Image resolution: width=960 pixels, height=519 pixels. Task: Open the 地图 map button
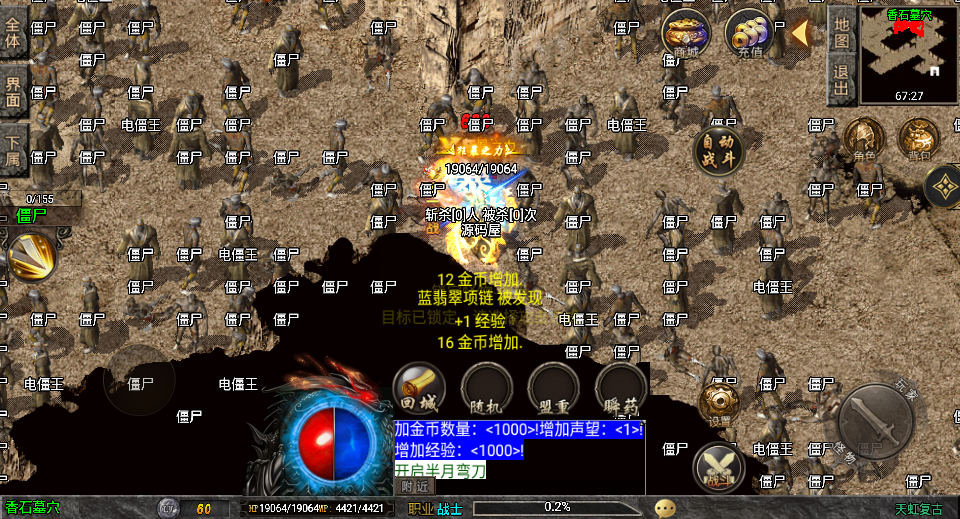click(842, 30)
